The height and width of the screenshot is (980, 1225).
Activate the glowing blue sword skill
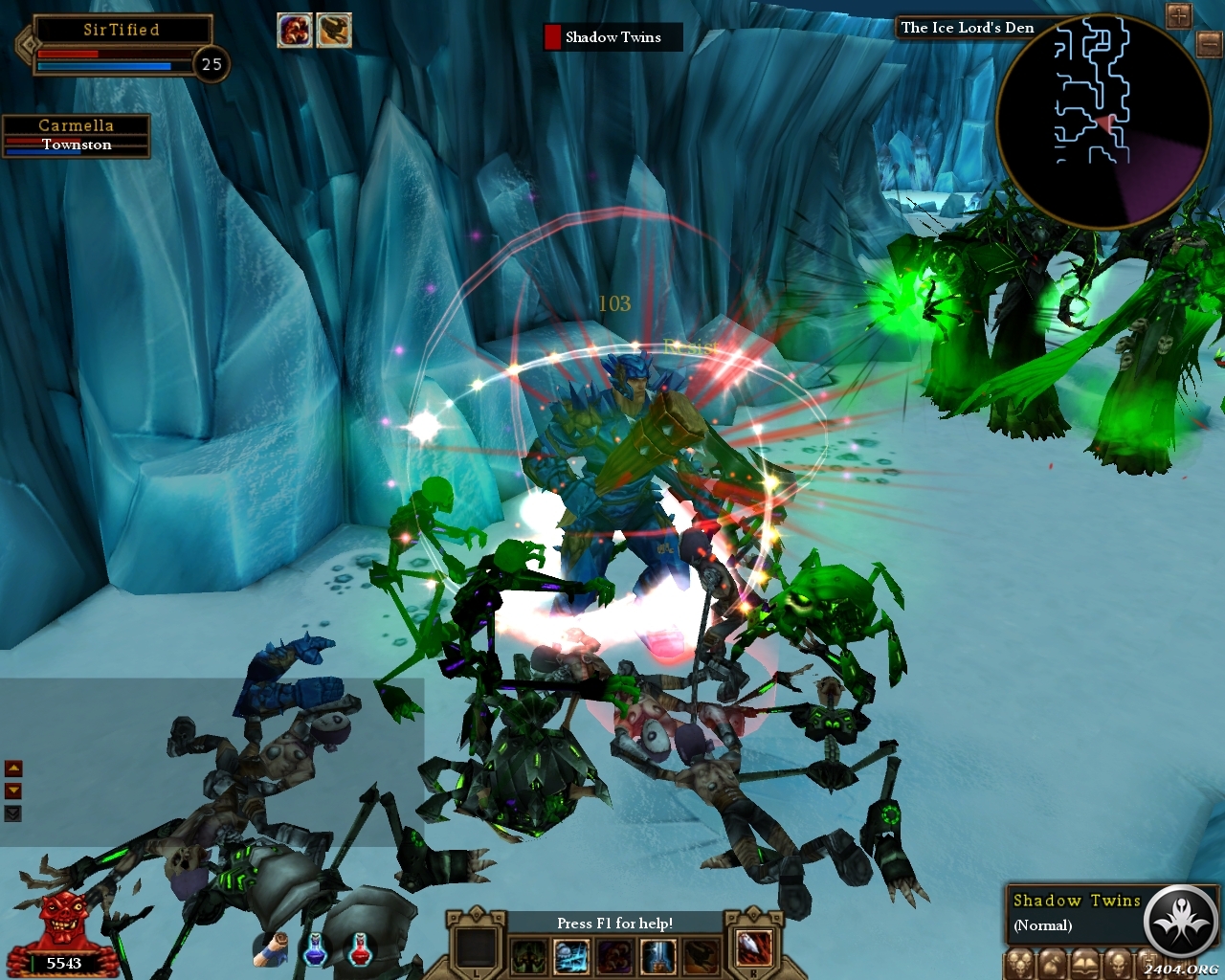[x=657, y=956]
